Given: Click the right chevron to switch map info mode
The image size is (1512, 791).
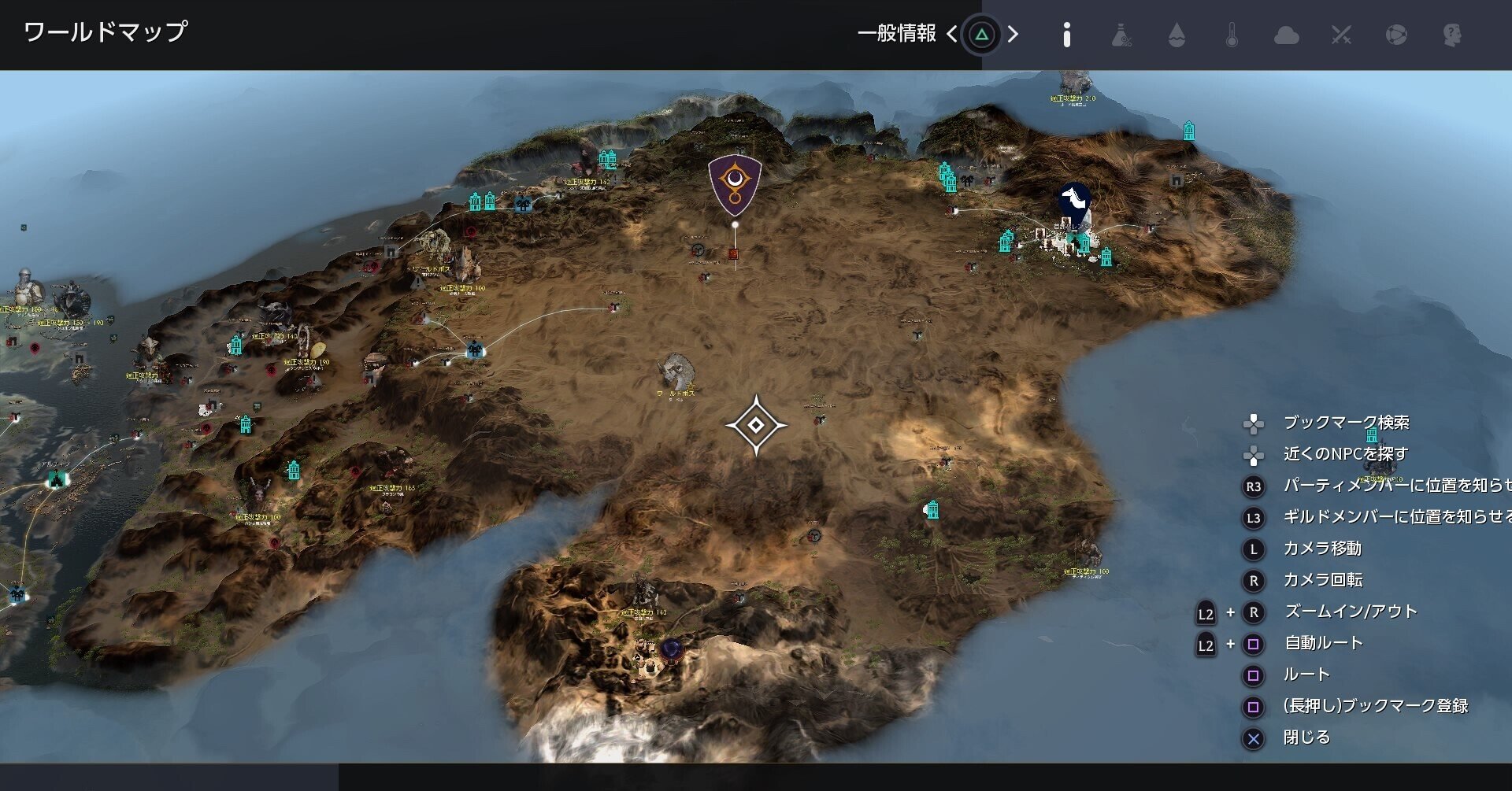Looking at the screenshot, I should click(x=1013, y=35).
